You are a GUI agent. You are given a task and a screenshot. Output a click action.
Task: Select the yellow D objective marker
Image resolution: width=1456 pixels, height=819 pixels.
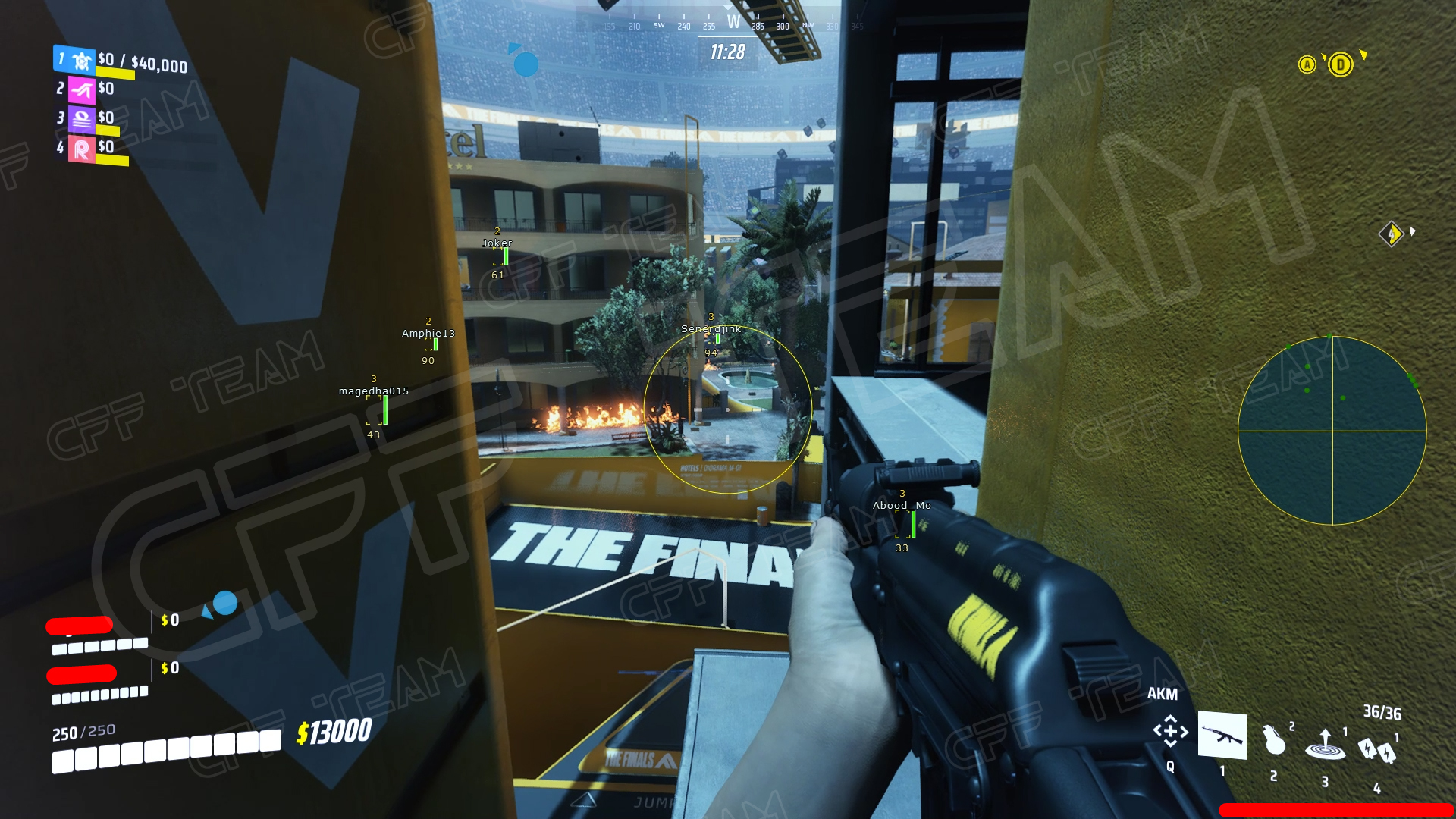[x=1340, y=65]
